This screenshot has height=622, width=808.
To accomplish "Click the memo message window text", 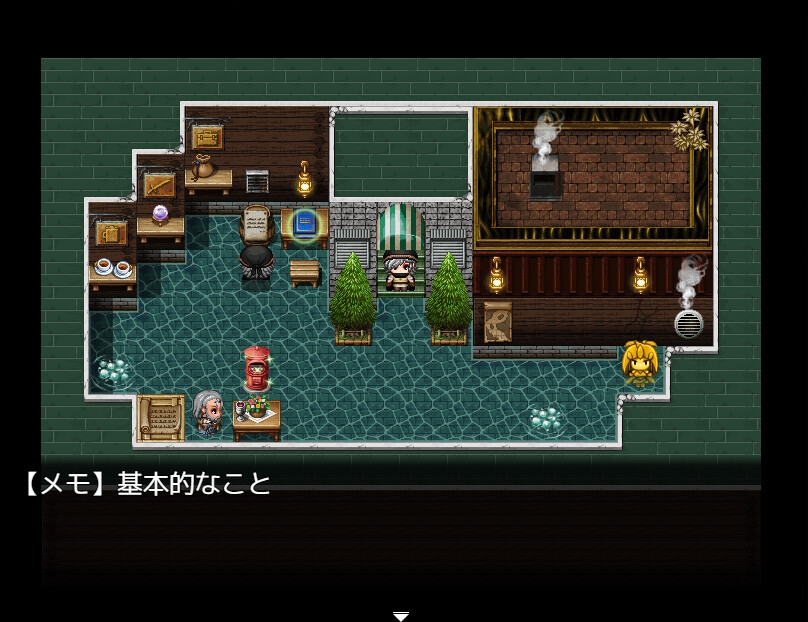I will 147,485.
